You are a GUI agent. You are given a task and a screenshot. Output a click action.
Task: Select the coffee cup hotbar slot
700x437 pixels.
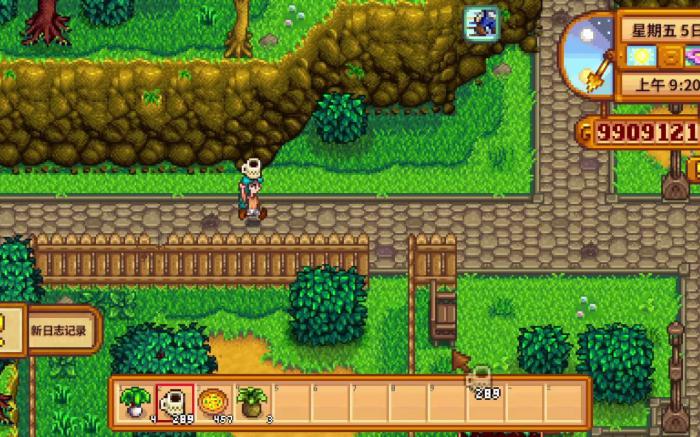tap(175, 403)
